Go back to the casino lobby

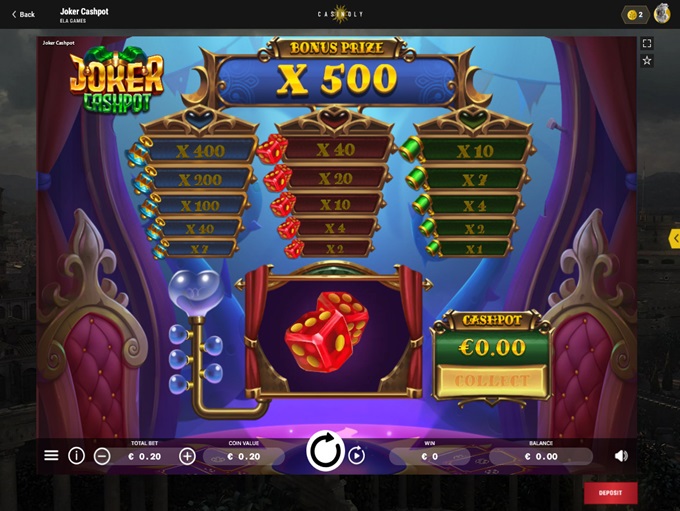[x=23, y=14]
